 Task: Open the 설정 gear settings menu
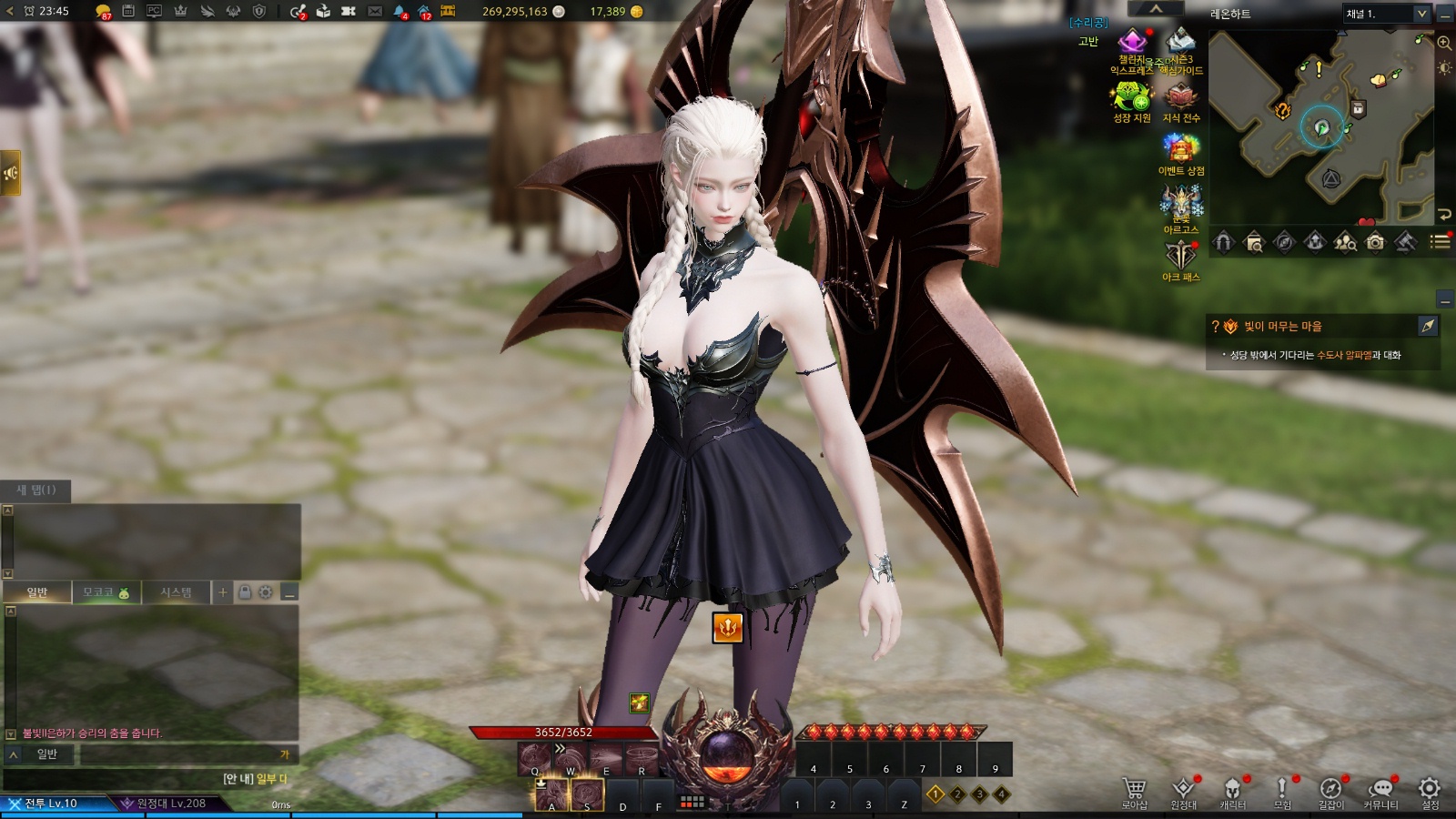[1430, 790]
